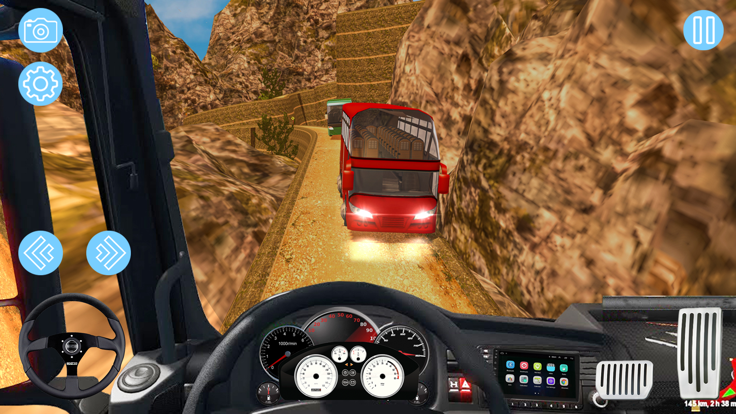This screenshot has width=736, height=414.
Task: Switch controls using the steering wheel icon
Action: point(72,346)
